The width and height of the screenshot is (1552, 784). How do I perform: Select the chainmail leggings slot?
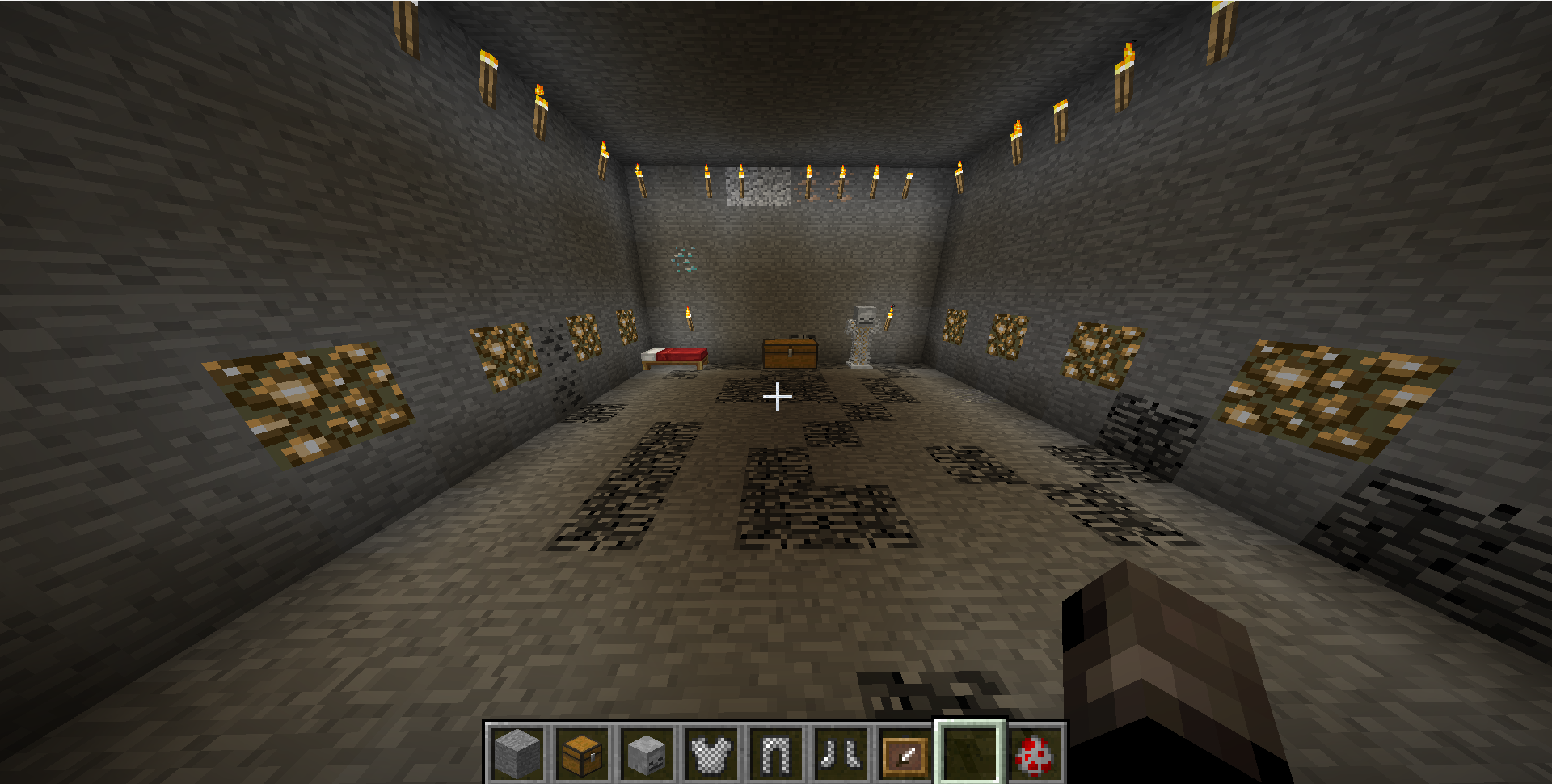(x=776, y=753)
